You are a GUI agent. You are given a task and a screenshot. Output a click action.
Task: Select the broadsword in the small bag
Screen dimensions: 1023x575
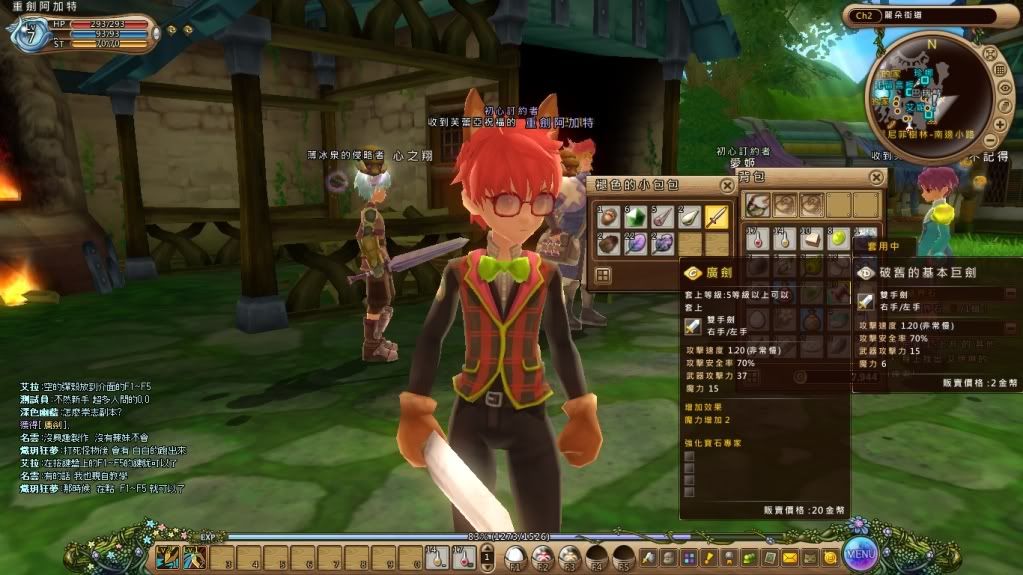click(x=716, y=216)
